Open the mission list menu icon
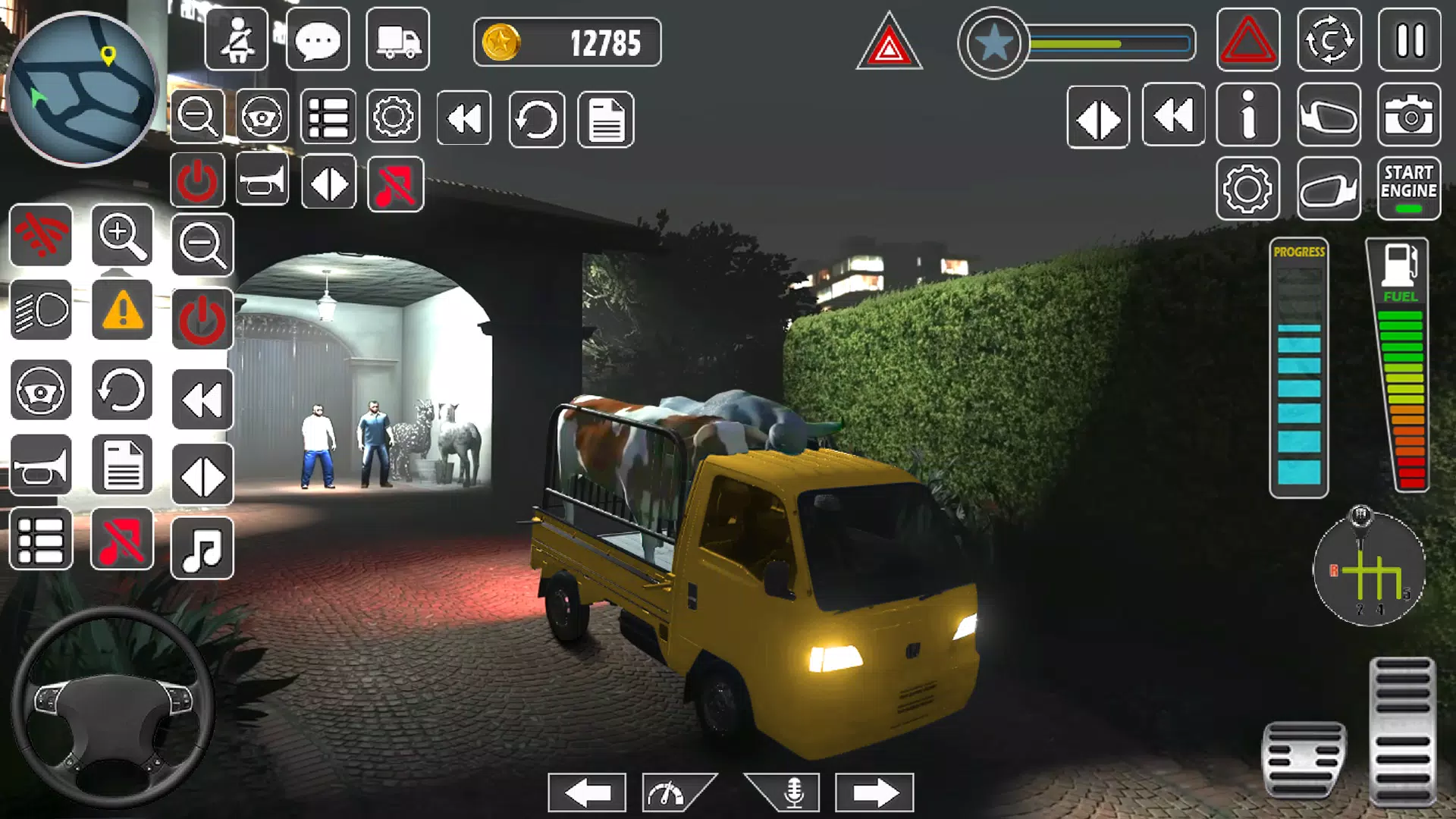 coord(327,119)
